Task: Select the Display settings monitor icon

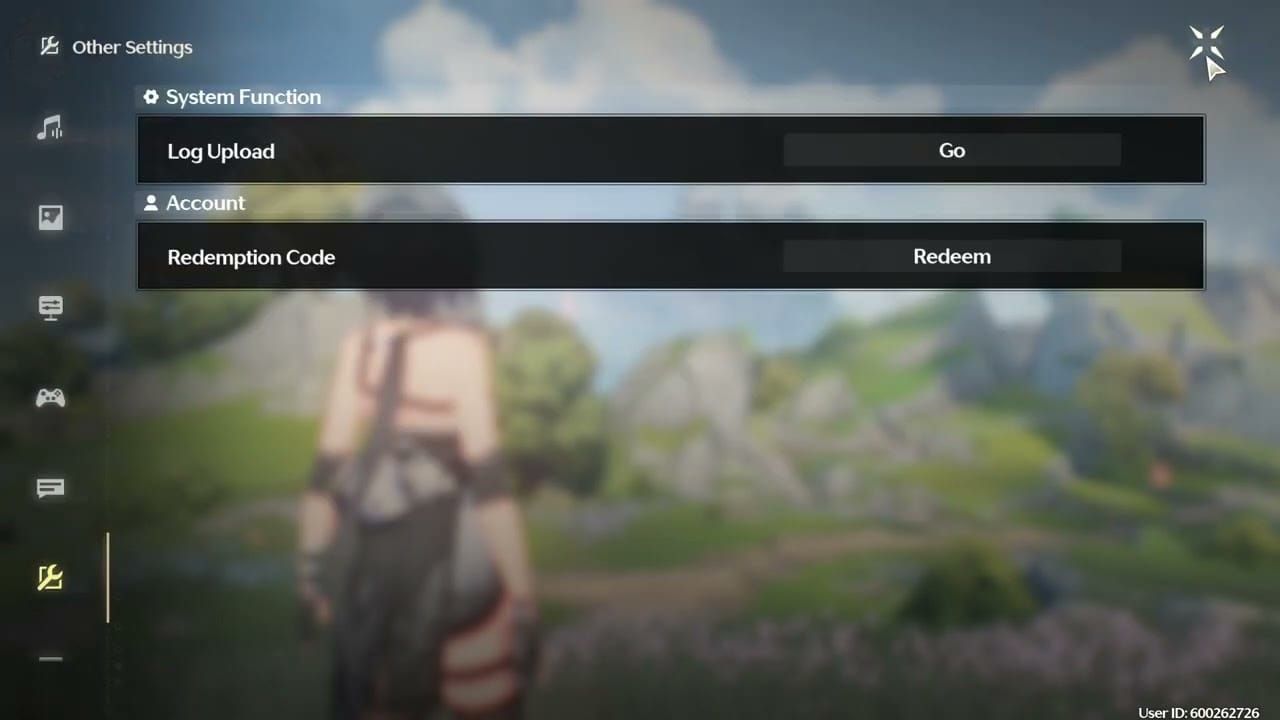Action: click(50, 307)
